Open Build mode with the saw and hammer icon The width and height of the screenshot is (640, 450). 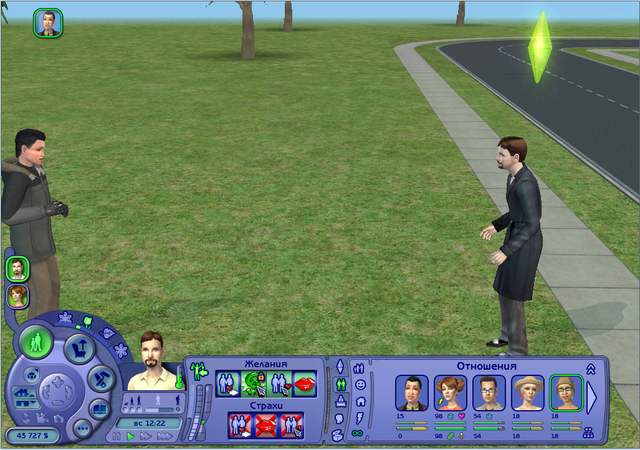(x=99, y=378)
